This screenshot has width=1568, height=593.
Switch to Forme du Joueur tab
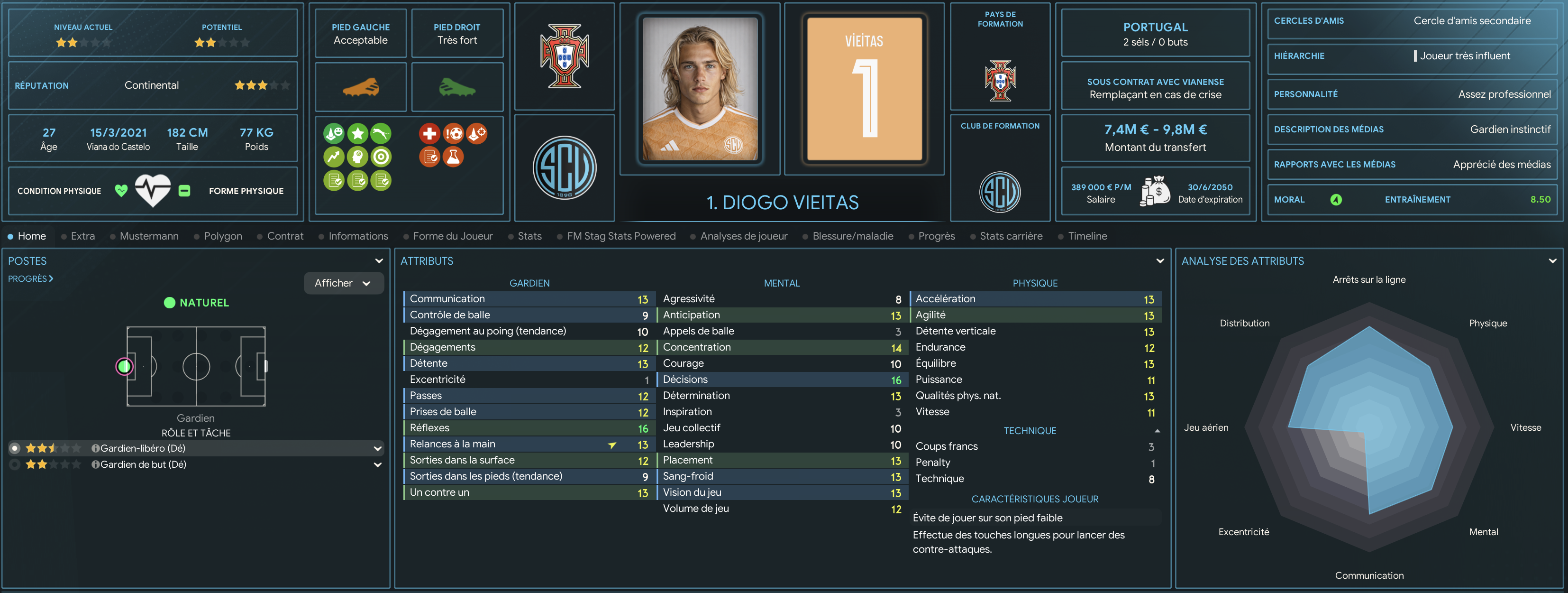click(452, 236)
